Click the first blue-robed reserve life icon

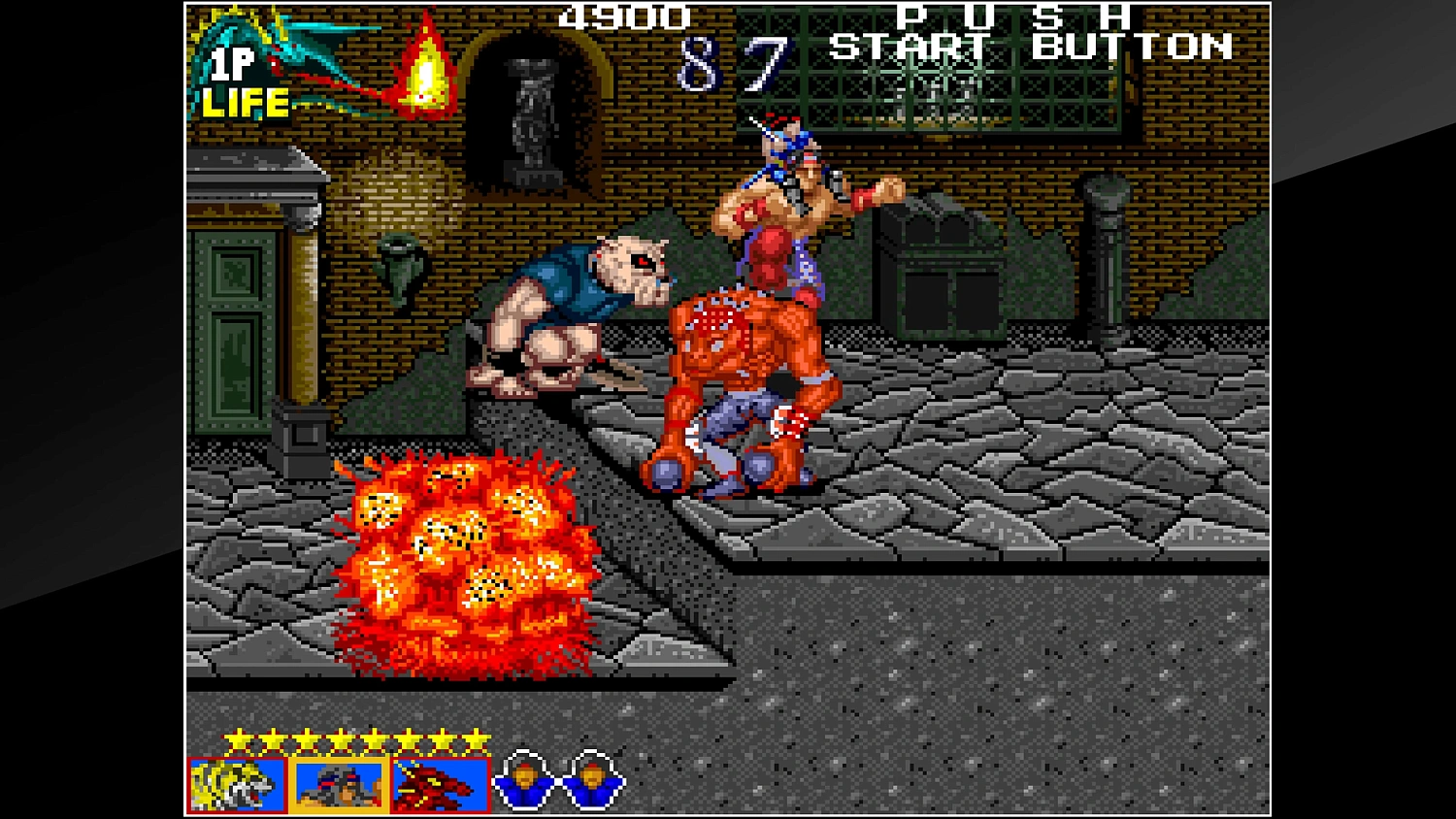525,780
